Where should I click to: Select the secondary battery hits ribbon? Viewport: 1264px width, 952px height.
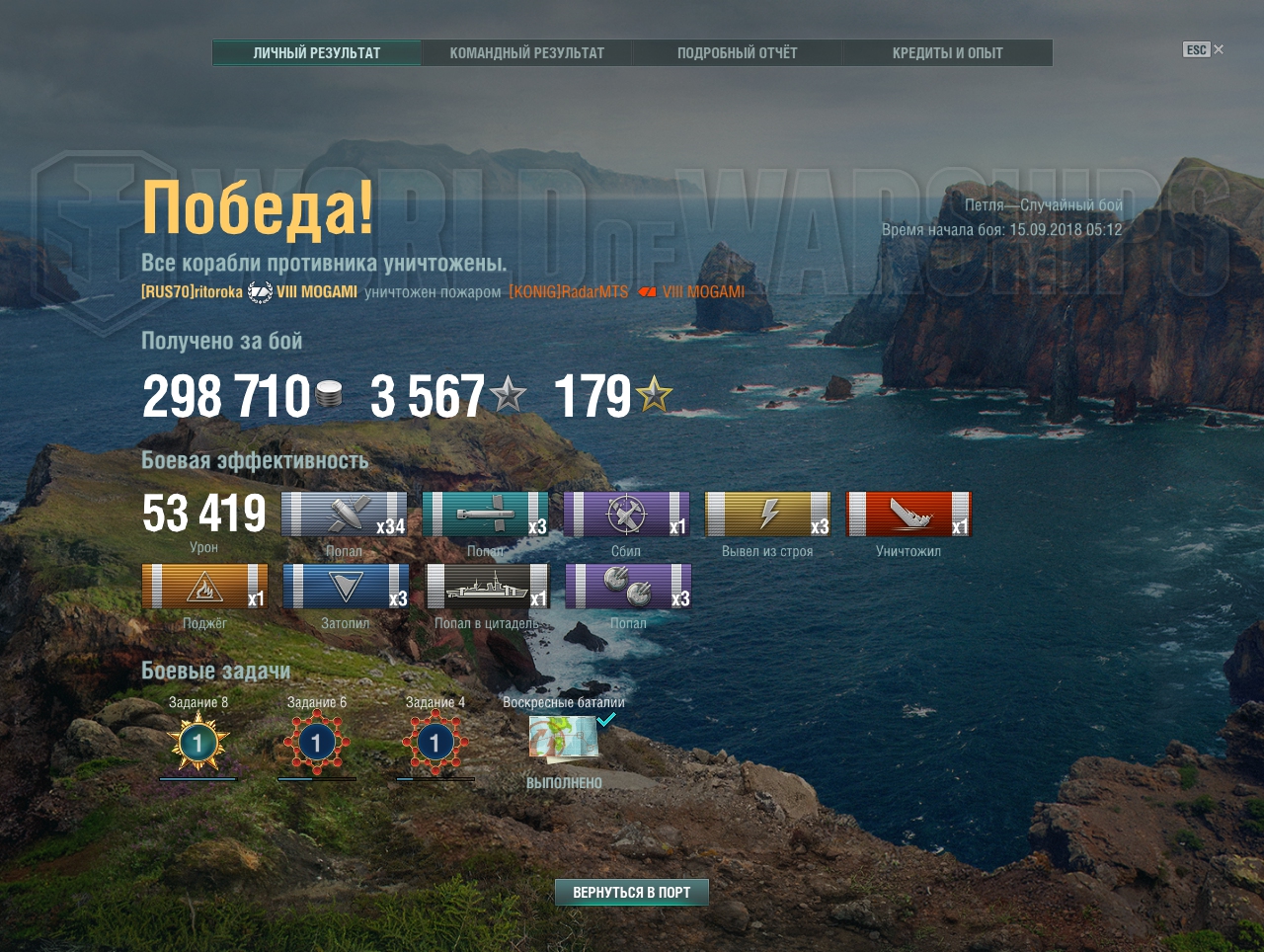[628, 587]
